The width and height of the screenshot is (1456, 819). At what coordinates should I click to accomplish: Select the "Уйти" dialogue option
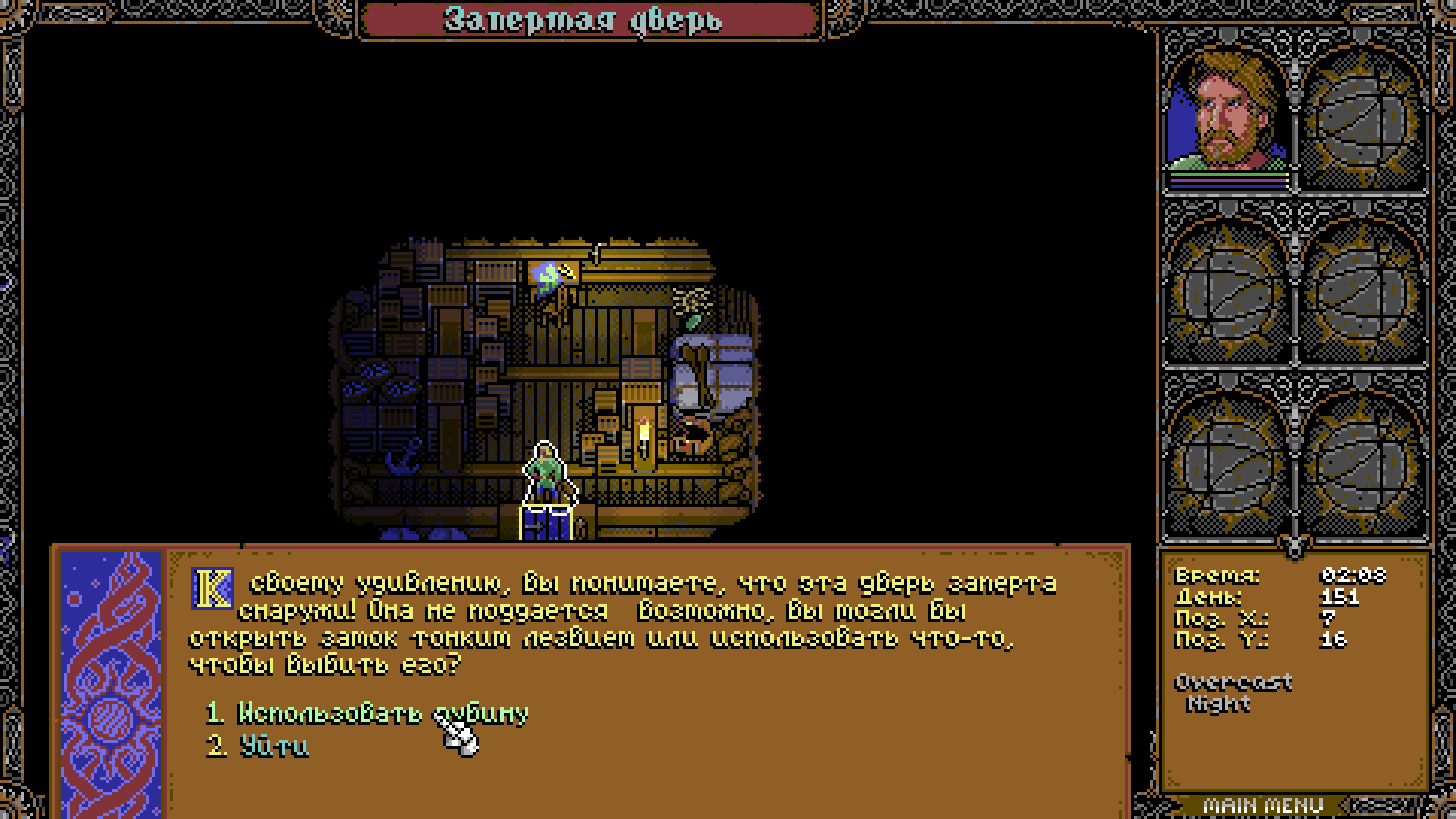[274, 747]
